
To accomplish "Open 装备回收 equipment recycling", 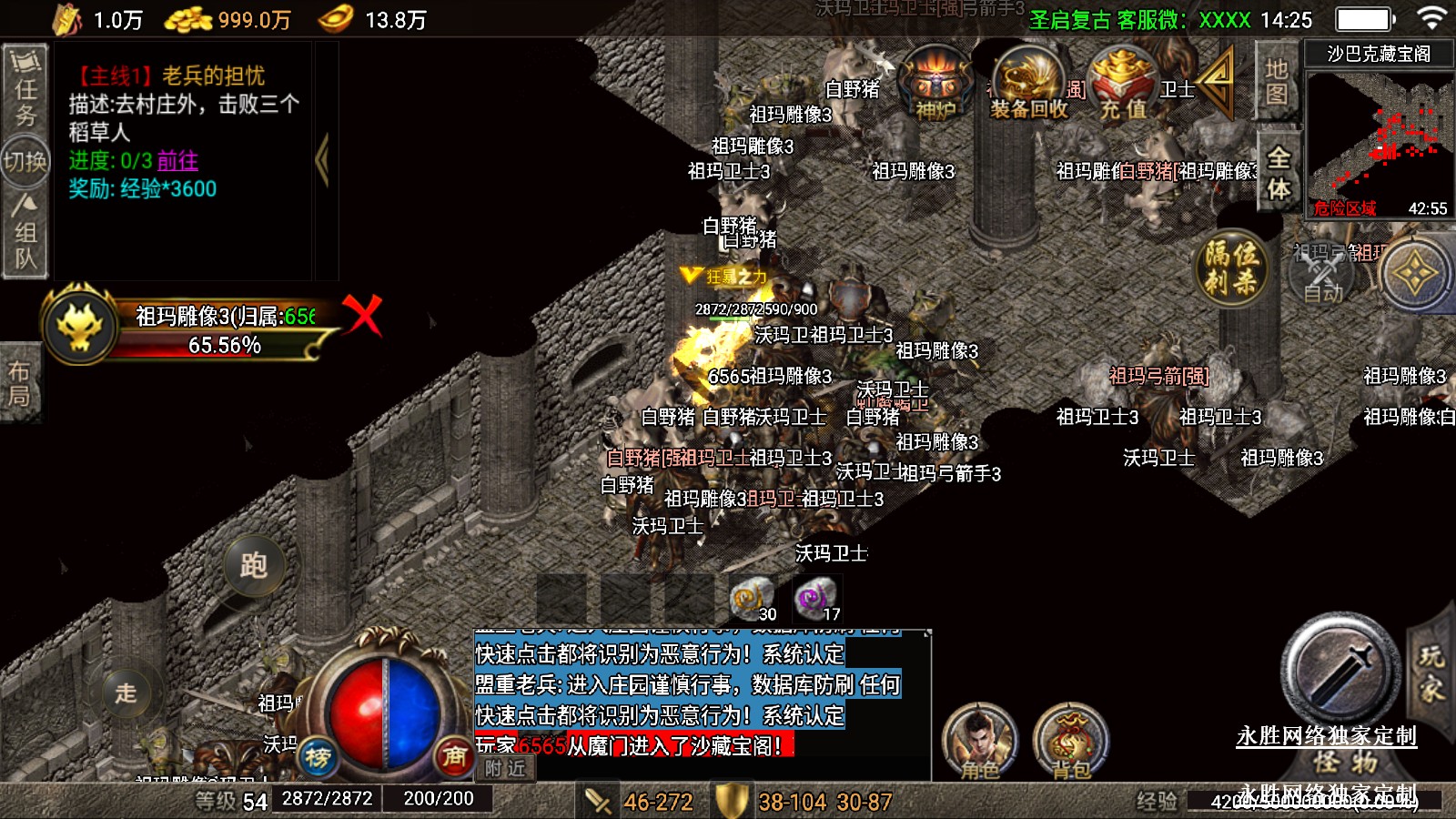I will [x=1028, y=85].
